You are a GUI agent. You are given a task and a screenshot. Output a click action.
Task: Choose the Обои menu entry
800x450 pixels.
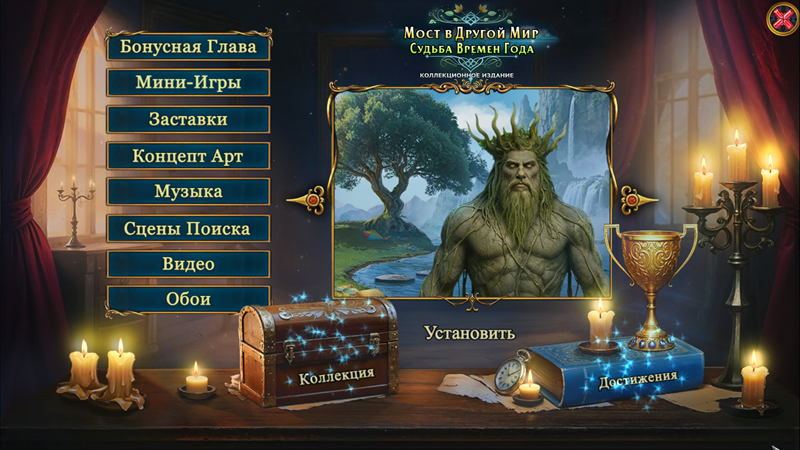coord(188,299)
